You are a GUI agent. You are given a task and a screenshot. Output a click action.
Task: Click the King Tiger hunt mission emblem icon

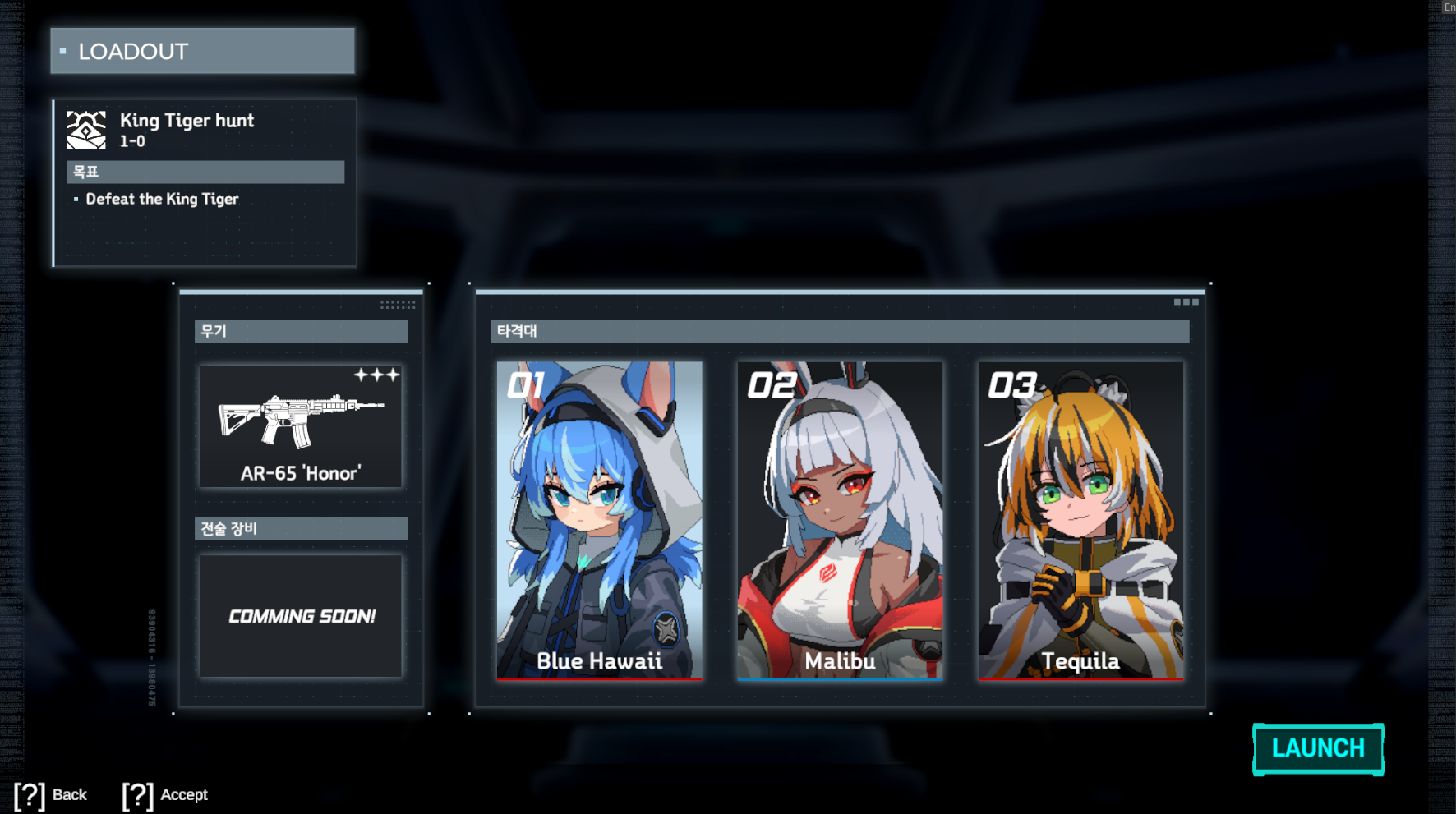pos(85,128)
